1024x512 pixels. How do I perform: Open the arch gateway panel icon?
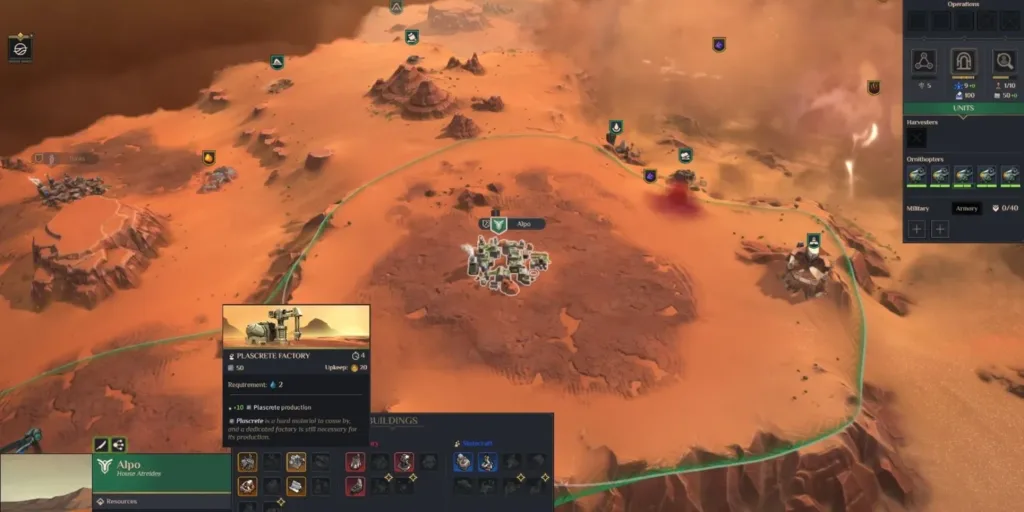pyautogui.click(x=963, y=62)
